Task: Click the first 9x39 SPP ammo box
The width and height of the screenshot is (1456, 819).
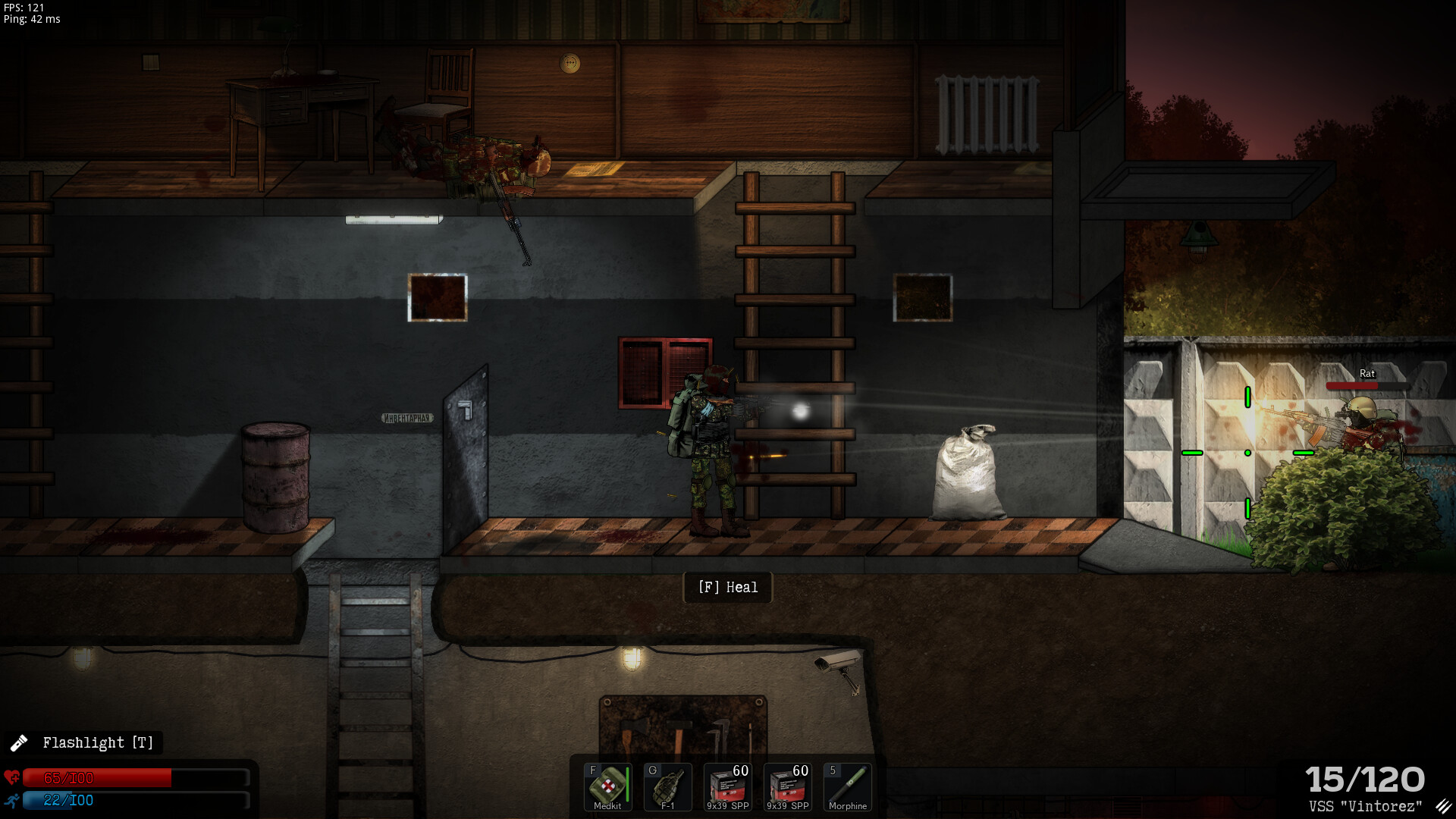Action: pos(726,787)
